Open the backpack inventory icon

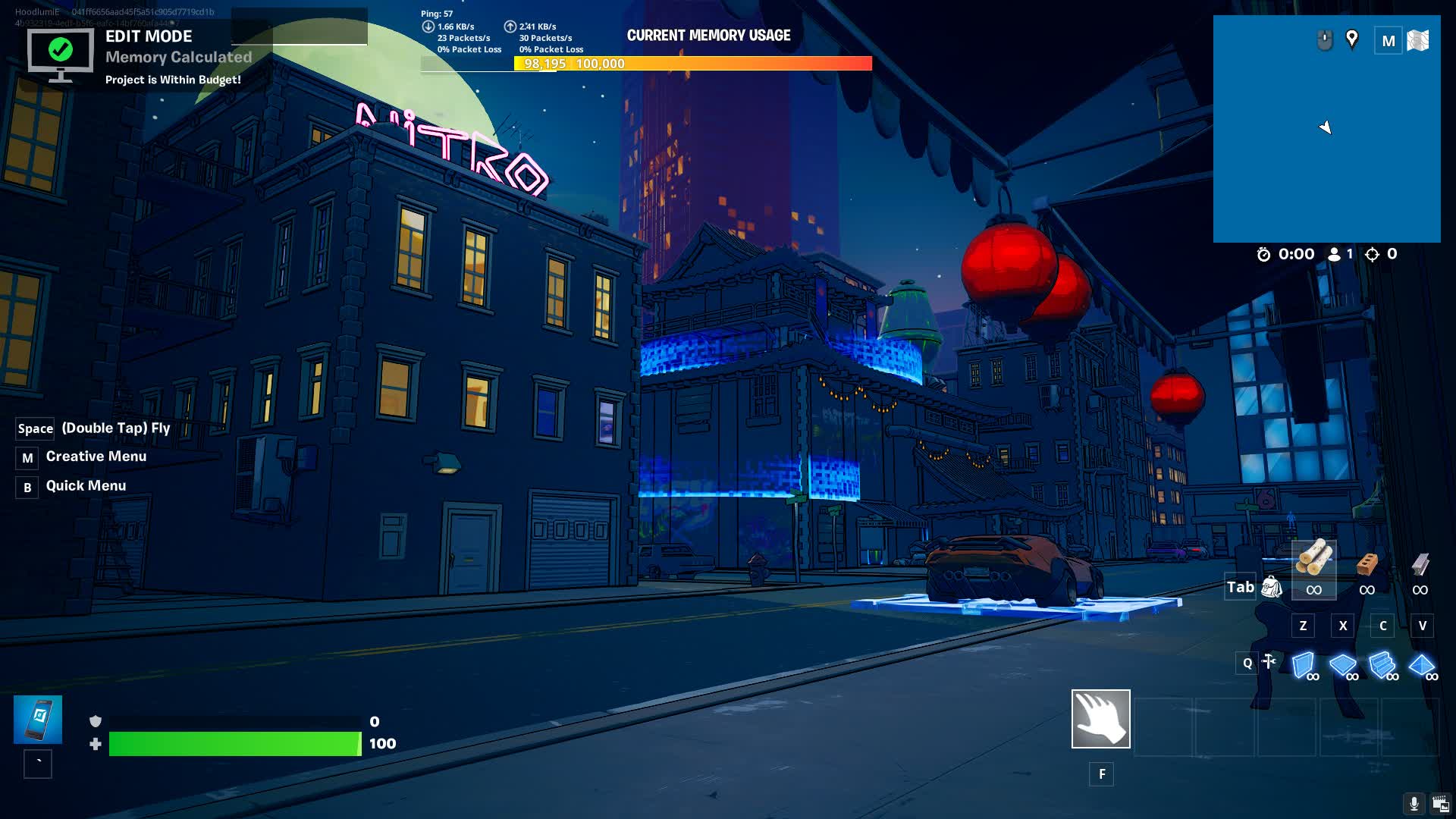click(1272, 587)
